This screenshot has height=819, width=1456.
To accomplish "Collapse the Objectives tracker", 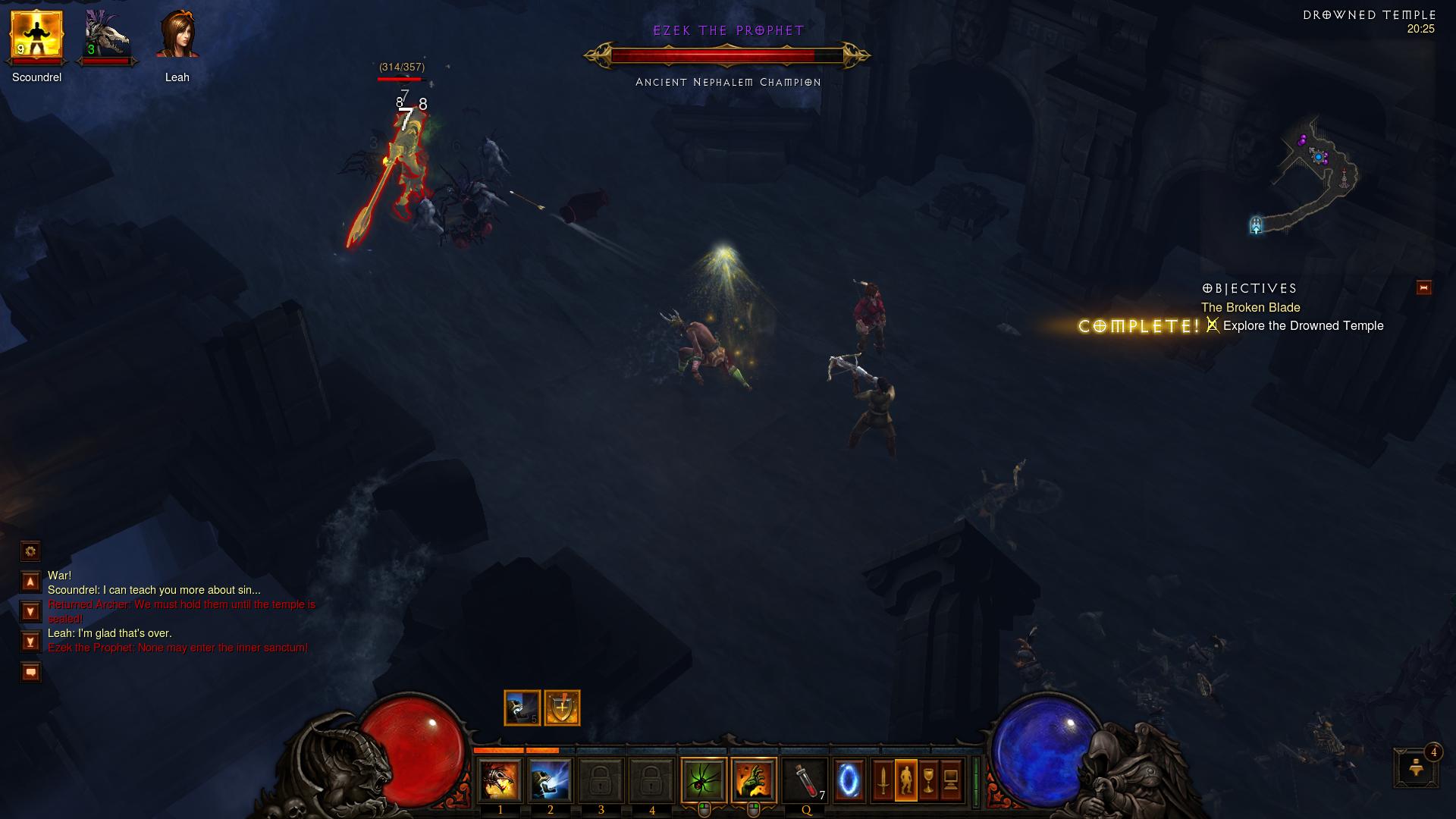I will 1423,287.
